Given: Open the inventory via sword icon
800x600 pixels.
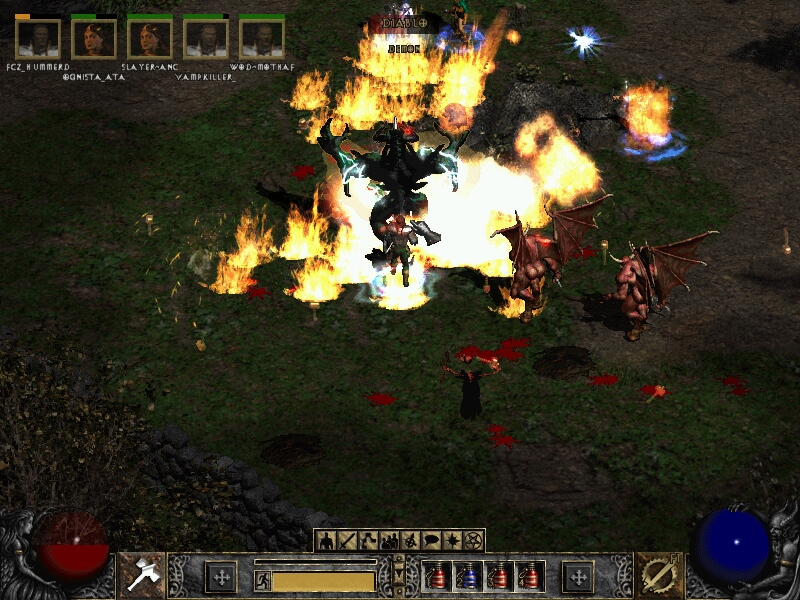Looking at the screenshot, I should click(x=347, y=541).
